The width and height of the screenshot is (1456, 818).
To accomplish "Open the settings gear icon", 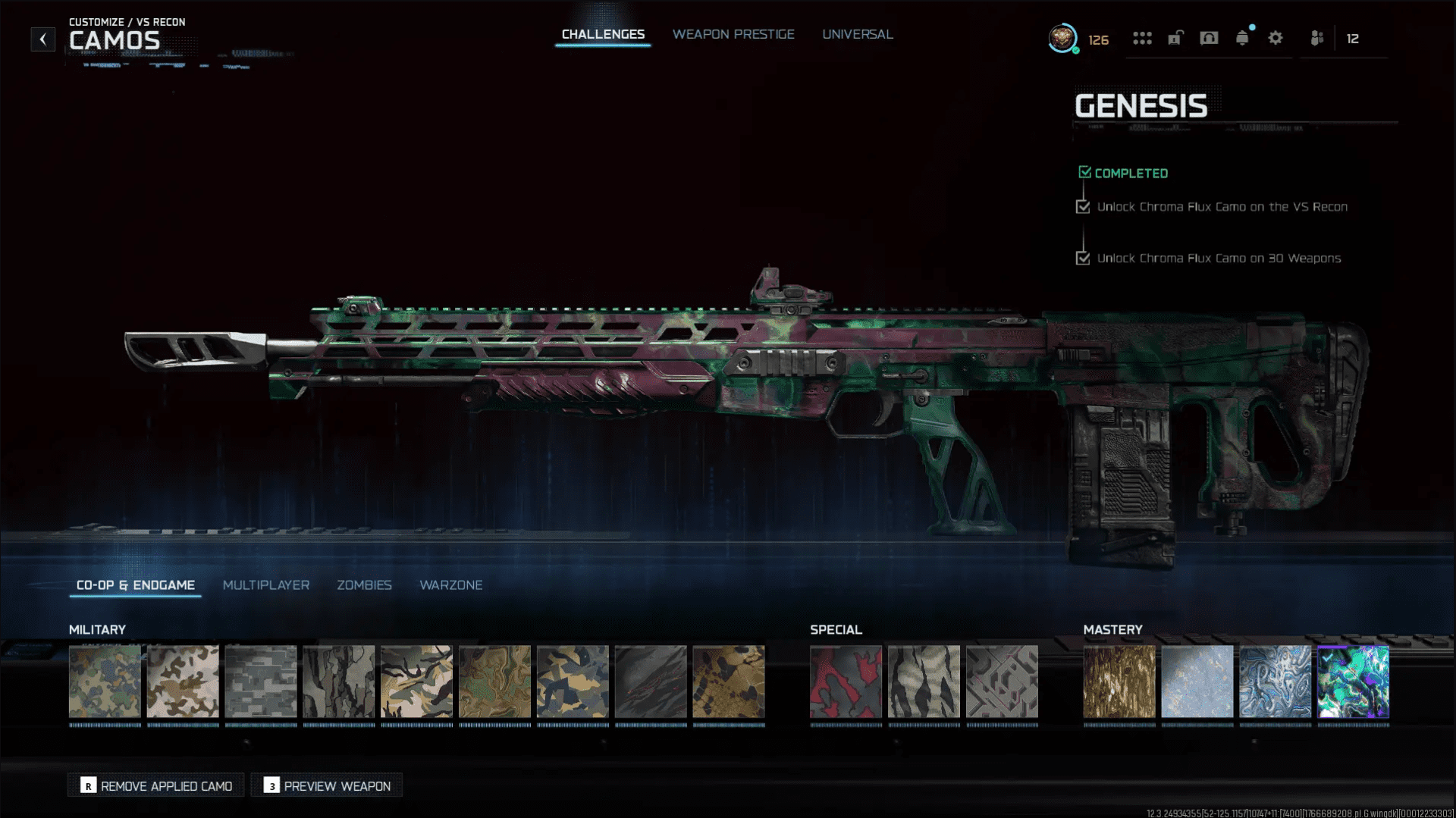I will point(1276,38).
